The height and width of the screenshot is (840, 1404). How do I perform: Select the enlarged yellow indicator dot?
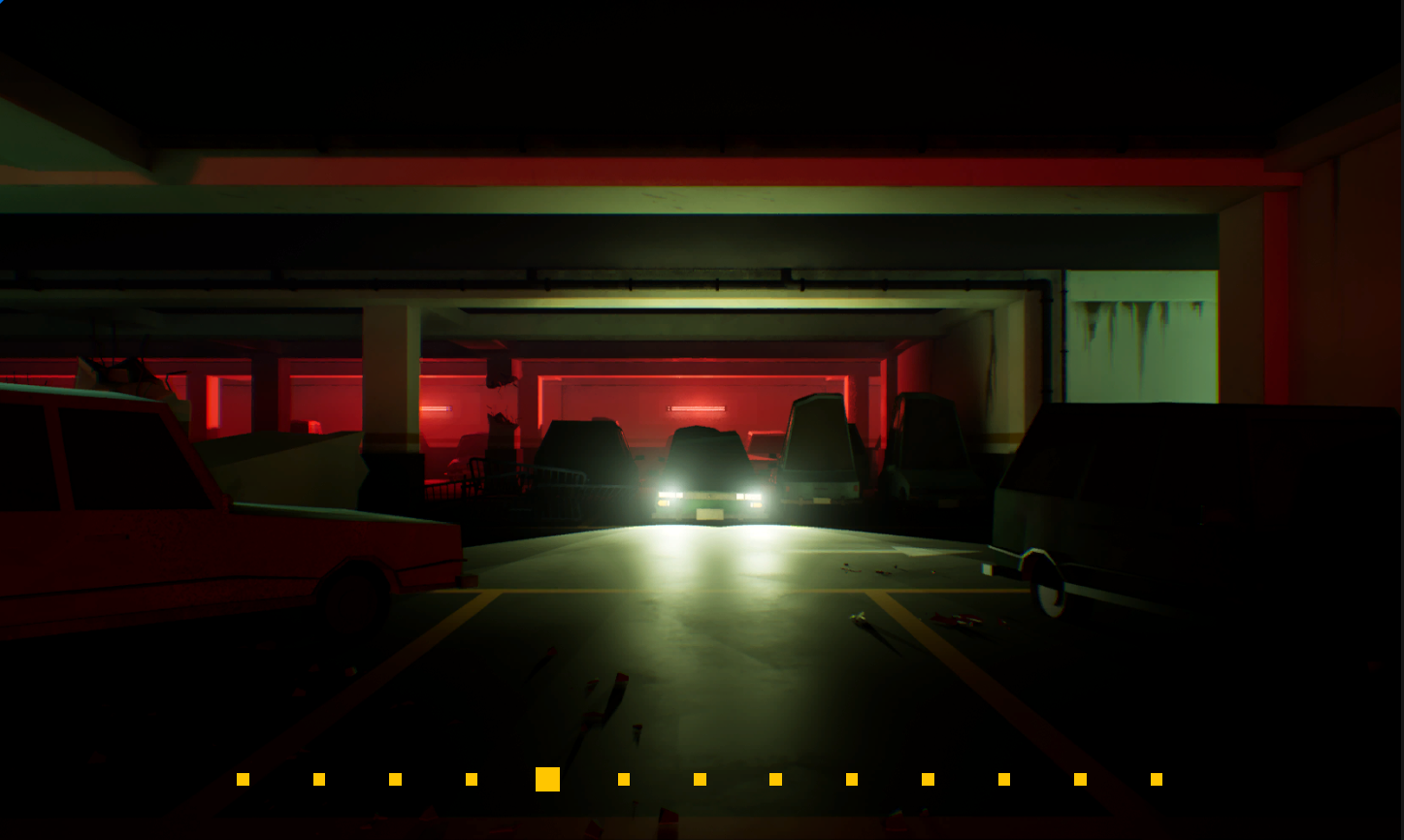click(547, 779)
